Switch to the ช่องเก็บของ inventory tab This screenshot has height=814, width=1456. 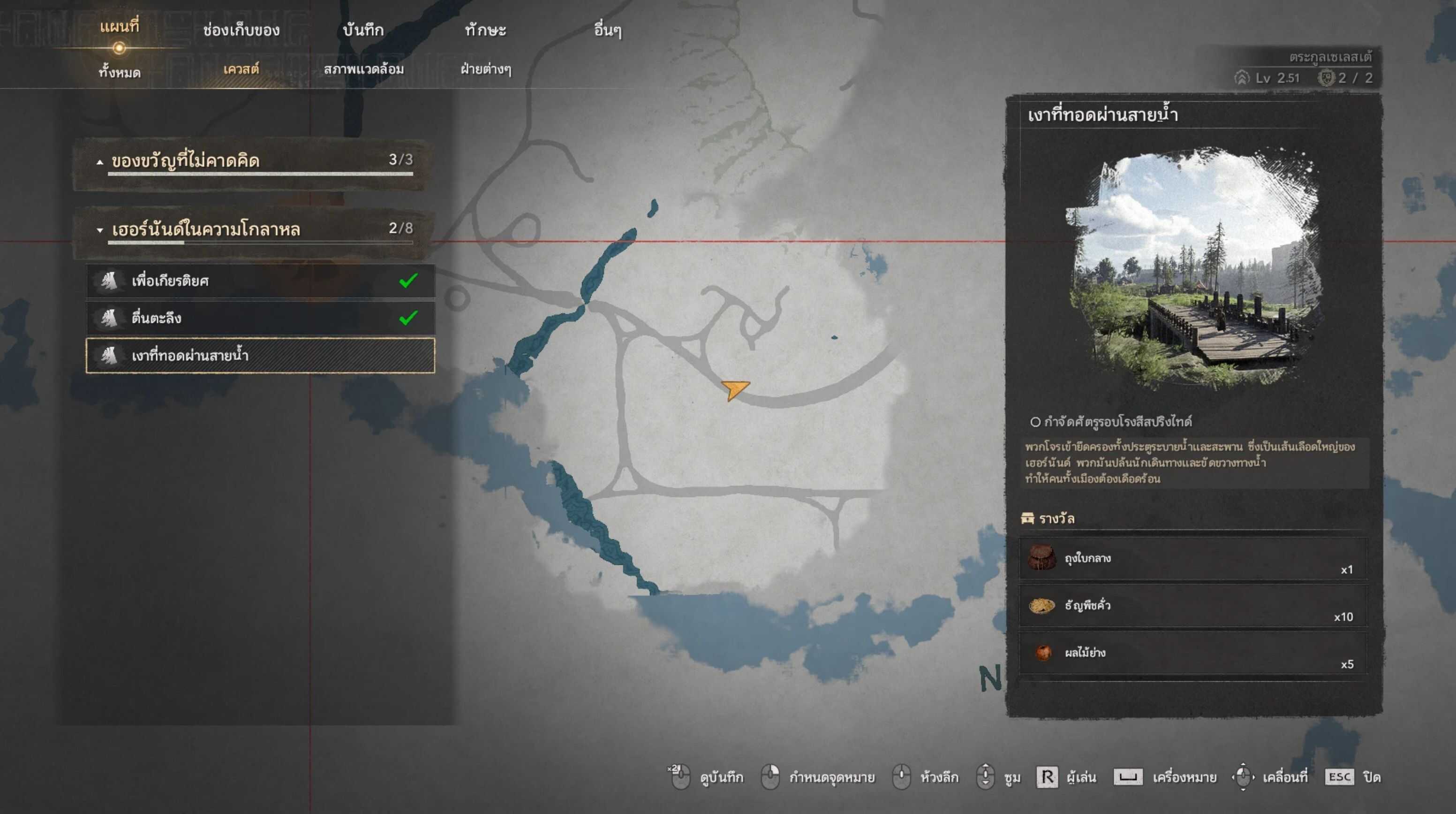pyautogui.click(x=241, y=30)
